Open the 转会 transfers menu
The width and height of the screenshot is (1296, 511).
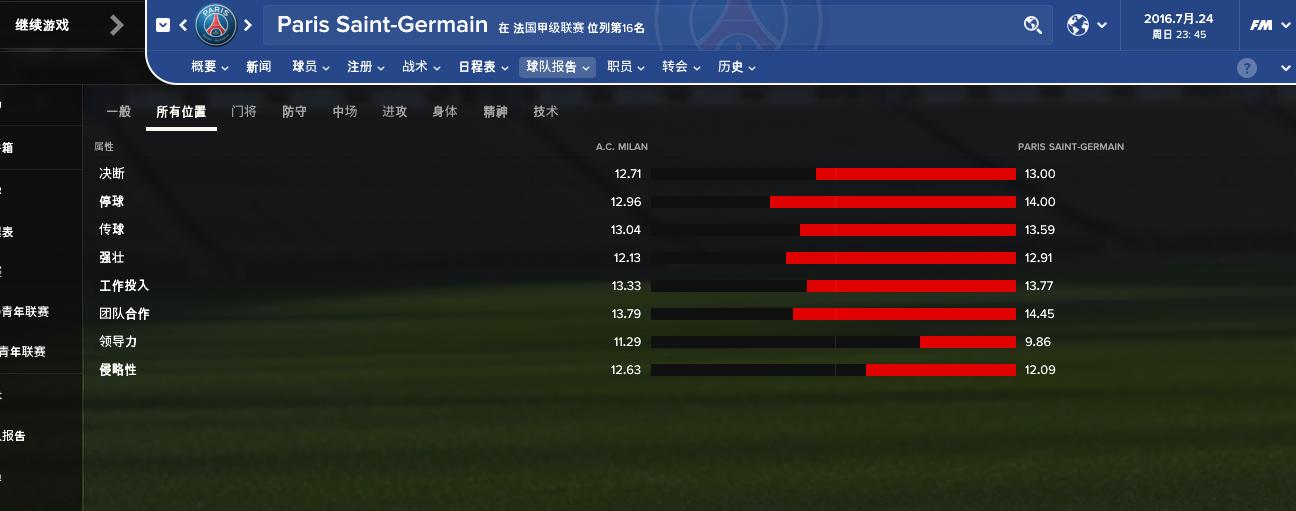point(680,67)
